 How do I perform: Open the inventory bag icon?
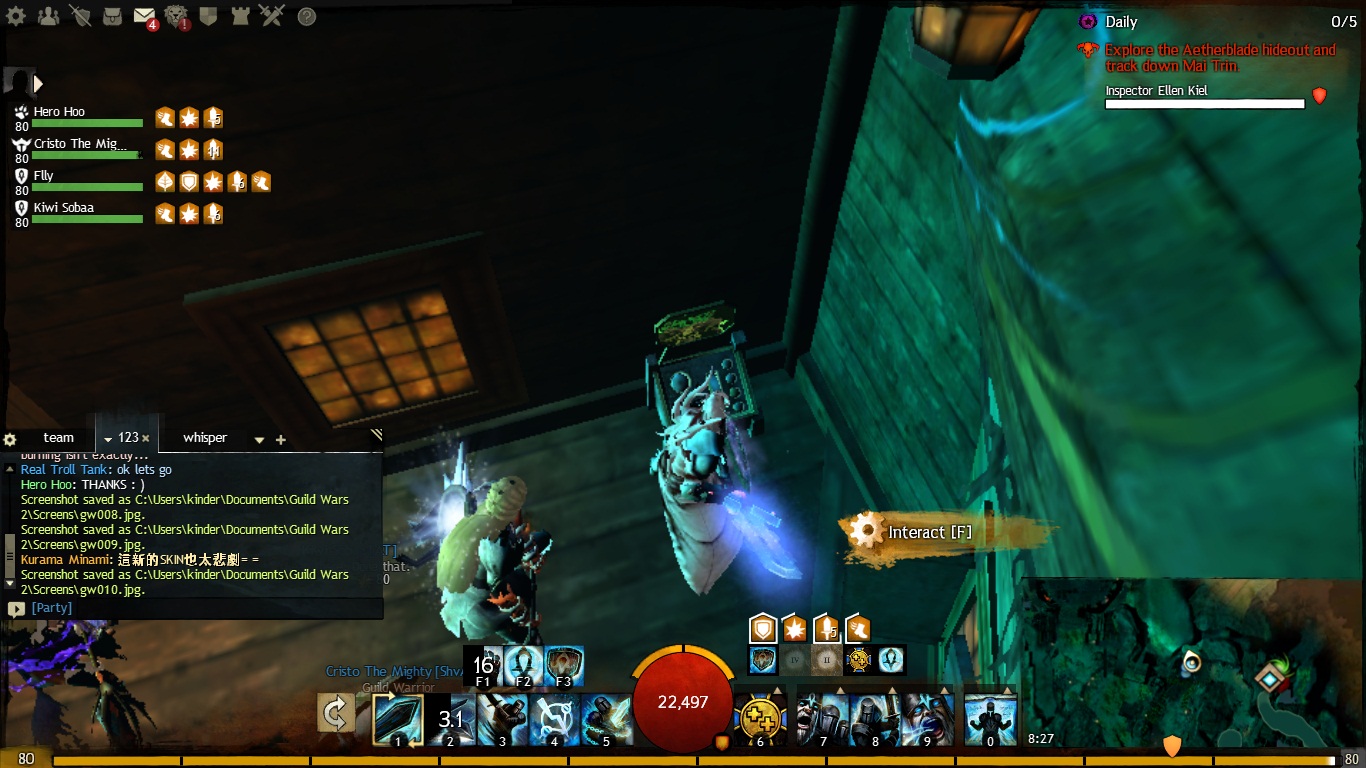[113, 16]
